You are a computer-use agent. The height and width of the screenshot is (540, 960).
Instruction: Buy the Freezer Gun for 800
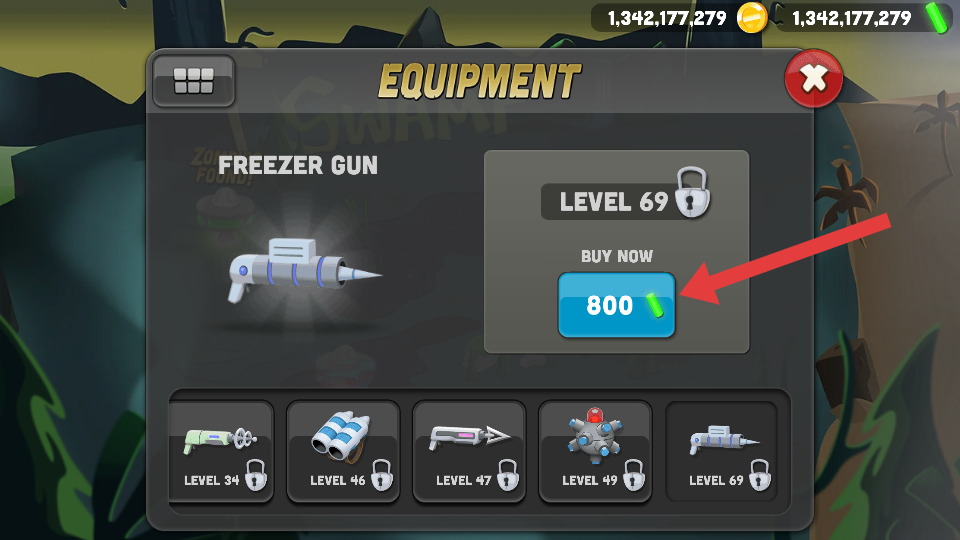(616, 305)
